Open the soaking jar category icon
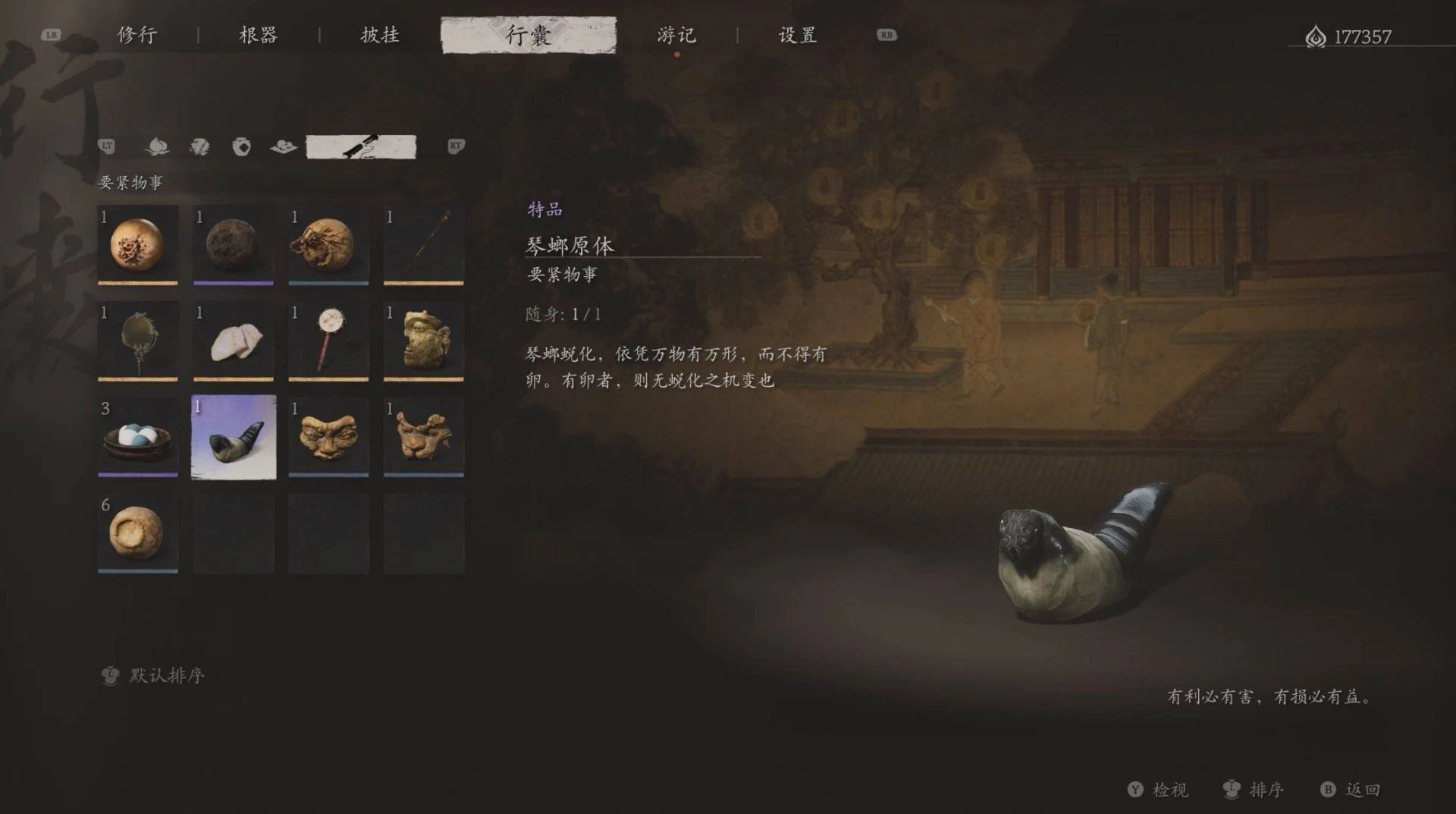1456x814 pixels. (243, 146)
